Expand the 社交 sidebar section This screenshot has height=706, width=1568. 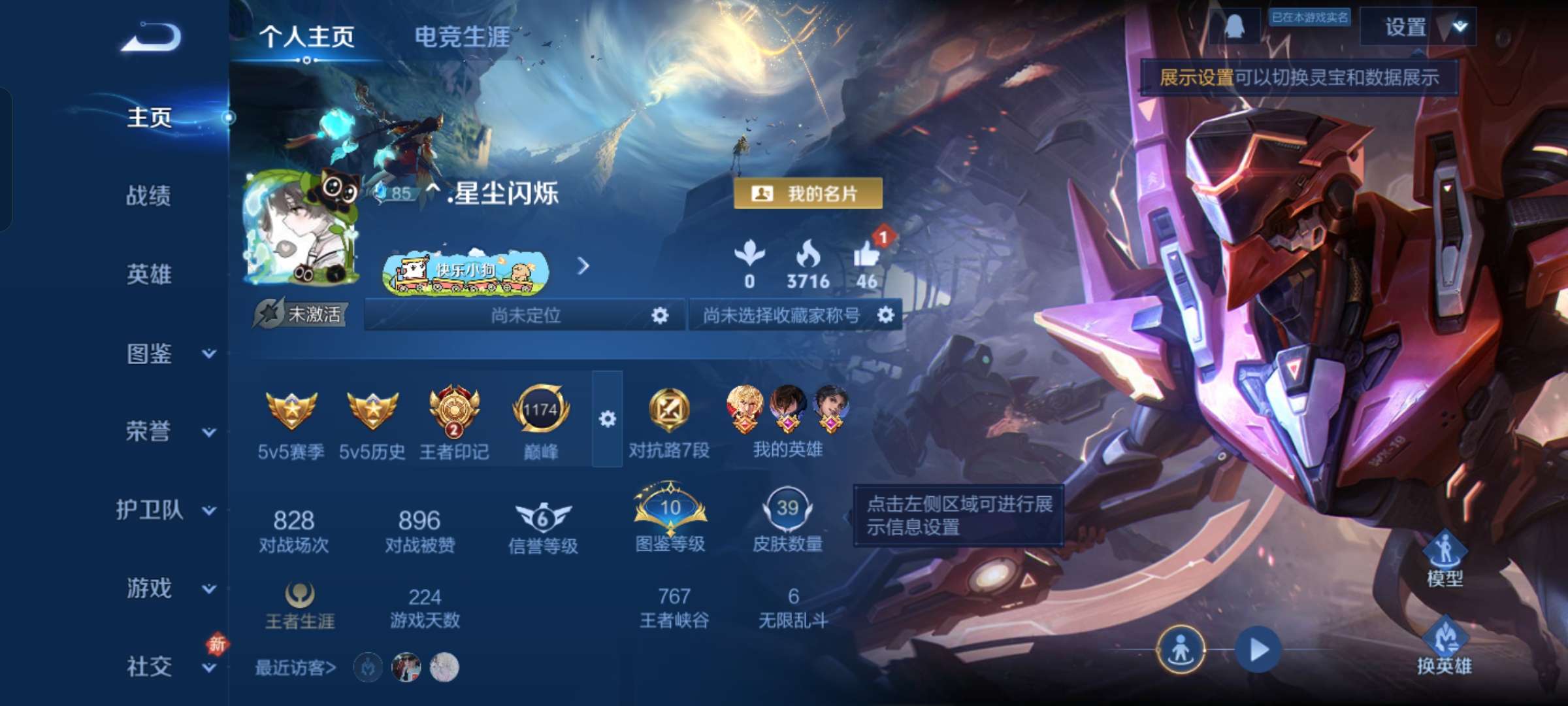148,667
